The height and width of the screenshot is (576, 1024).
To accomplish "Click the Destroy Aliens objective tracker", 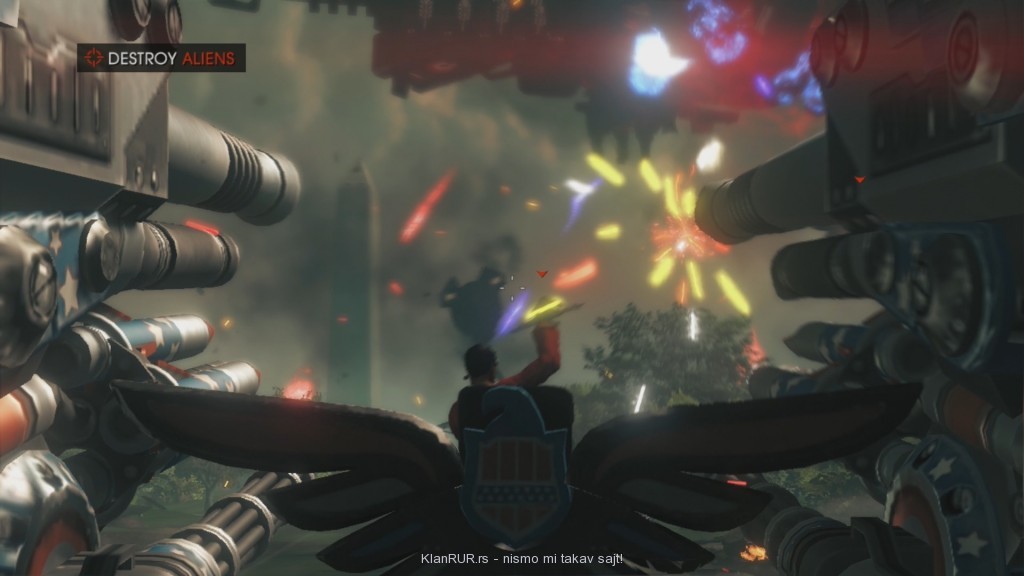I will [x=161, y=58].
